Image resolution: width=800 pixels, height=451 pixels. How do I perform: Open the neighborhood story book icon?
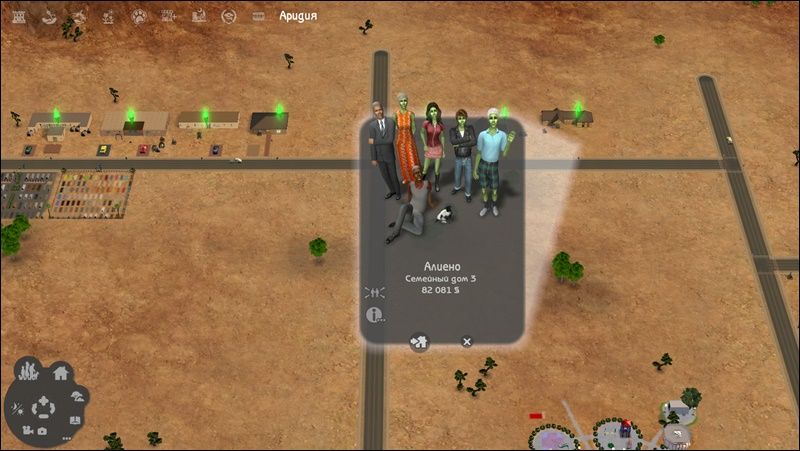point(74,419)
